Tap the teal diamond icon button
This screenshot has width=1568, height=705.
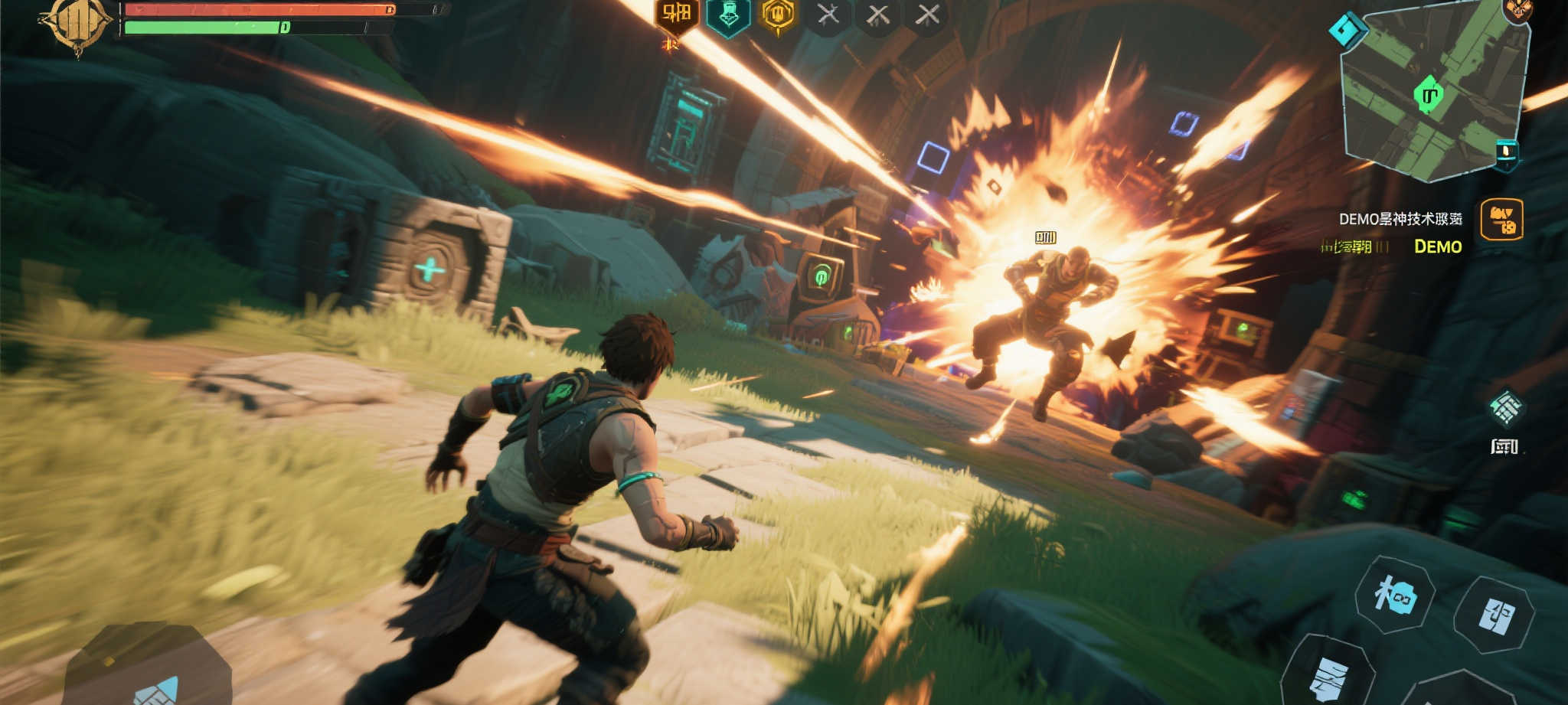tap(1505, 407)
